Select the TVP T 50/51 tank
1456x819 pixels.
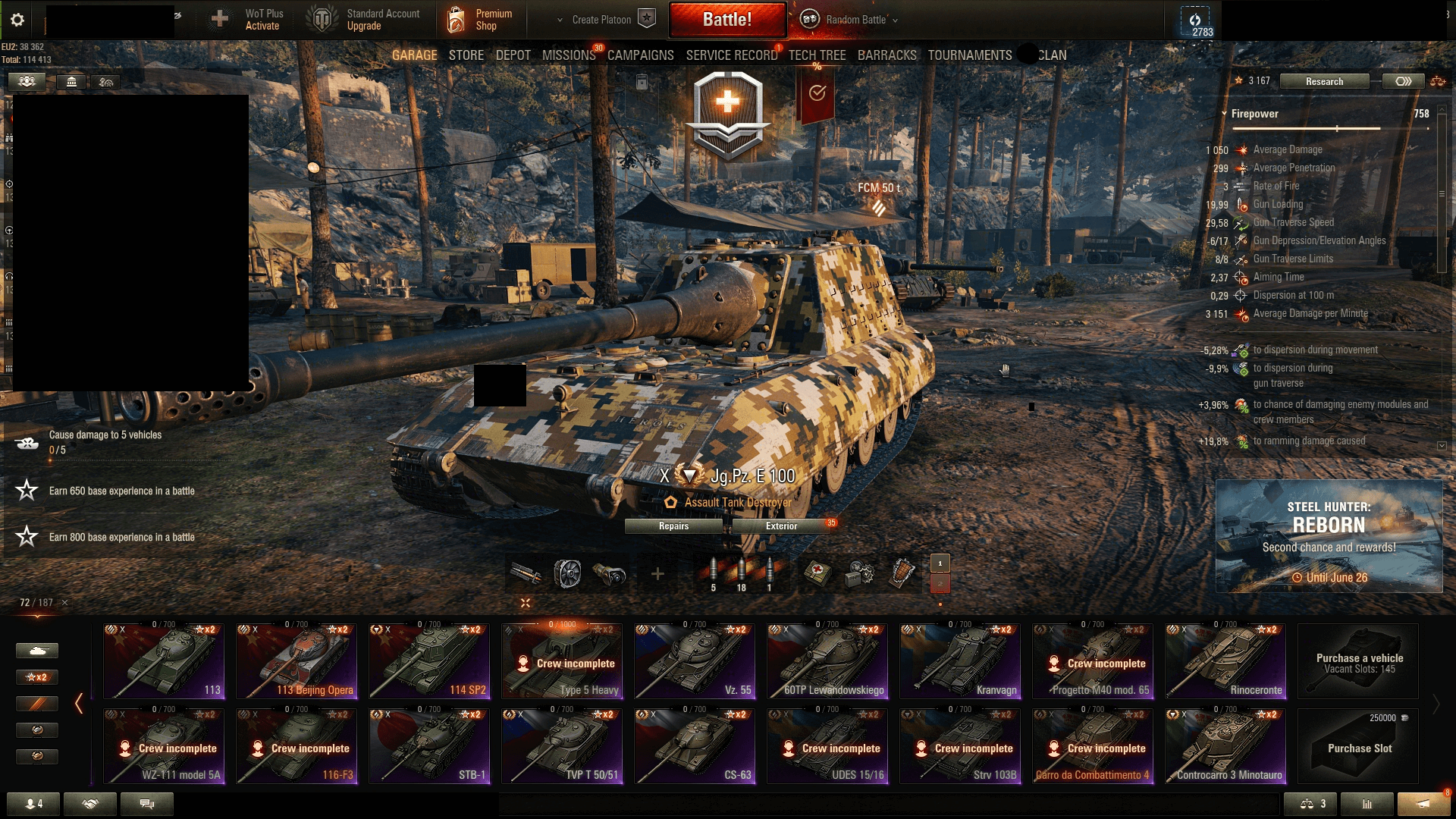click(562, 746)
